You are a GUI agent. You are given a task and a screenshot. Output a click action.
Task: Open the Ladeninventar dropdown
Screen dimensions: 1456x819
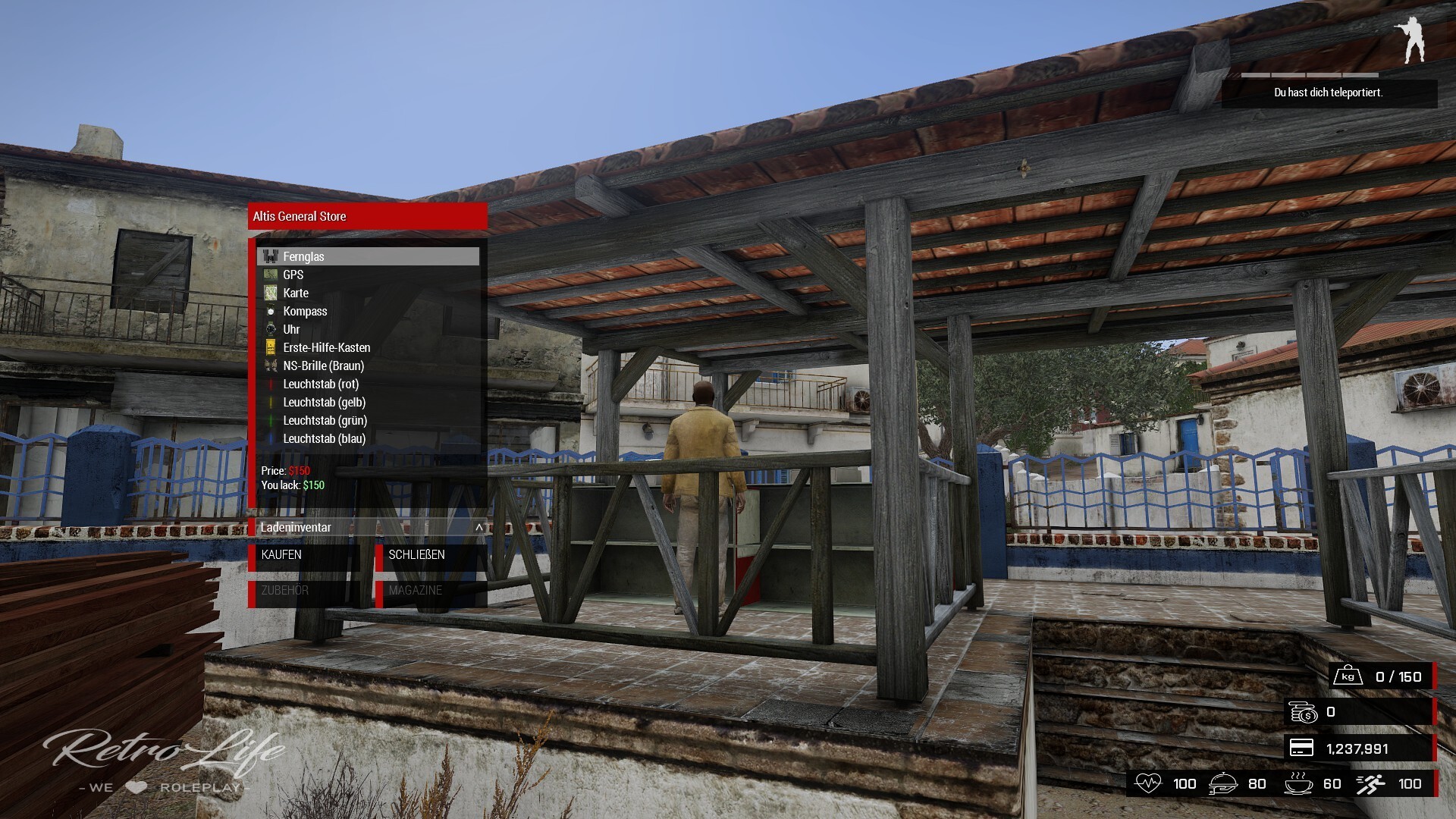pyautogui.click(x=369, y=527)
